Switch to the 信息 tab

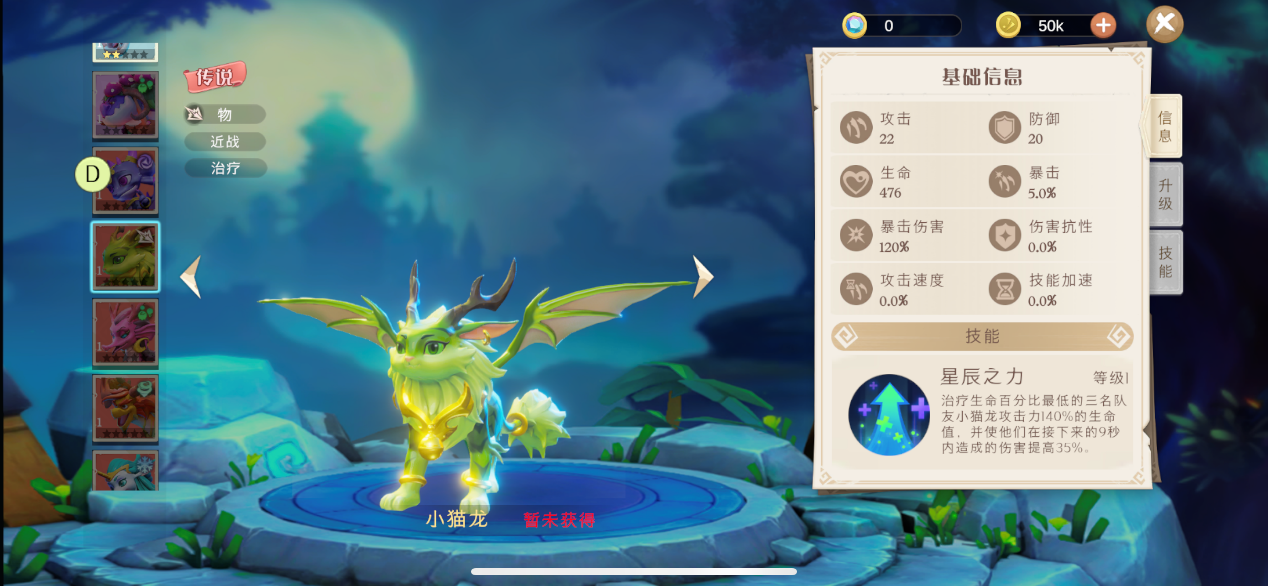click(1165, 127)
